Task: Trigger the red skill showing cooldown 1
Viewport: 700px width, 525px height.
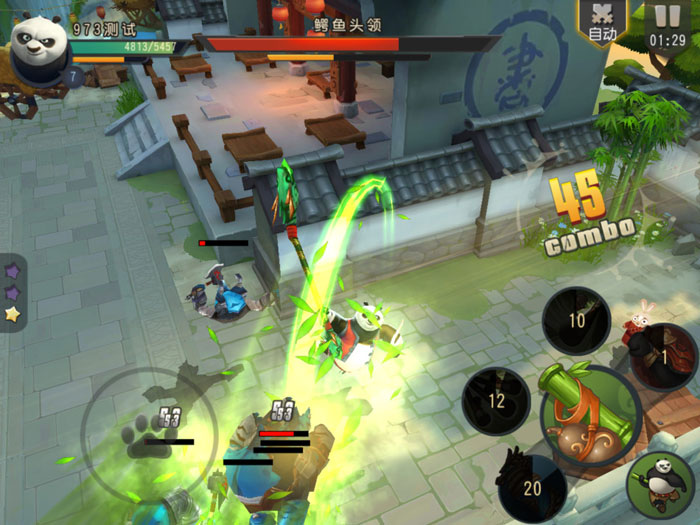Action: pyautogui.click(x=663, y=357)
